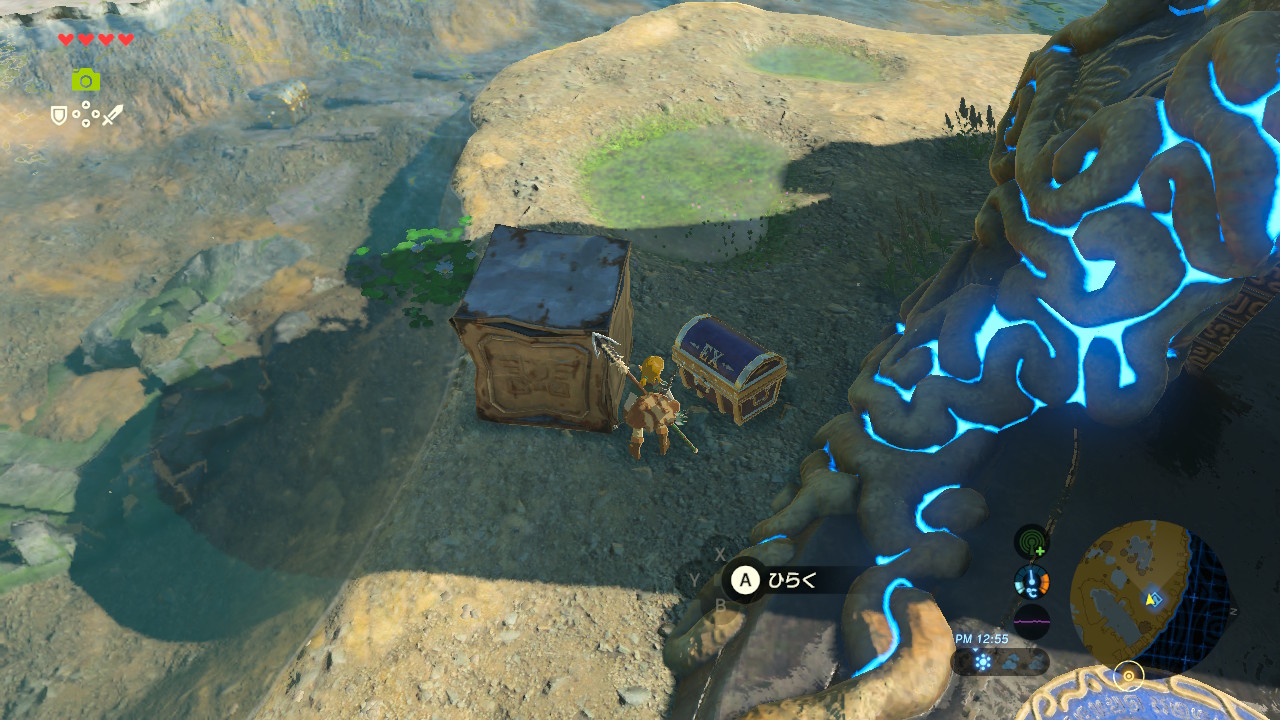
Task: Open the shield quick-select icon
Action: 60,116
